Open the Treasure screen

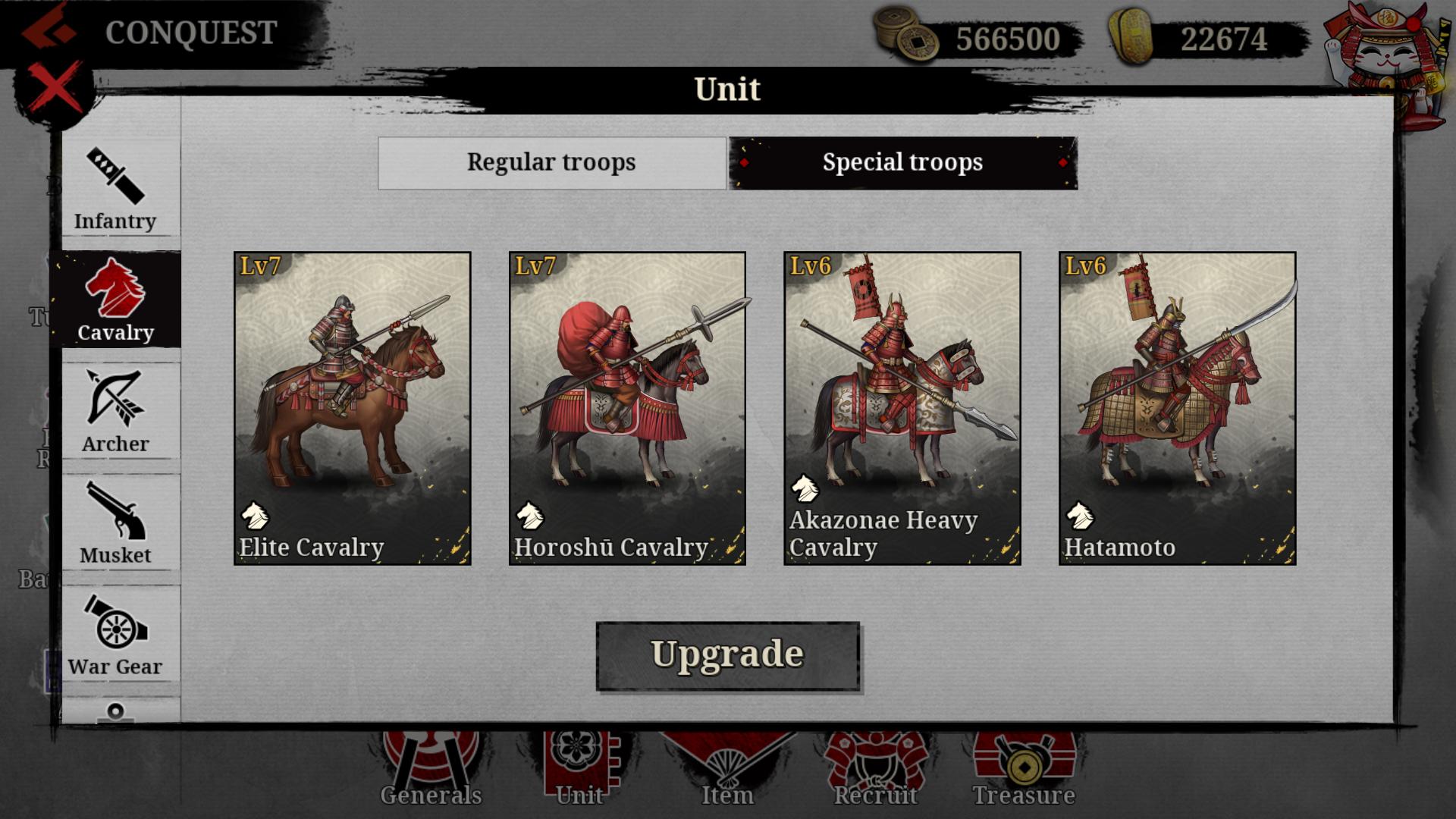[x=1024, y=766]
